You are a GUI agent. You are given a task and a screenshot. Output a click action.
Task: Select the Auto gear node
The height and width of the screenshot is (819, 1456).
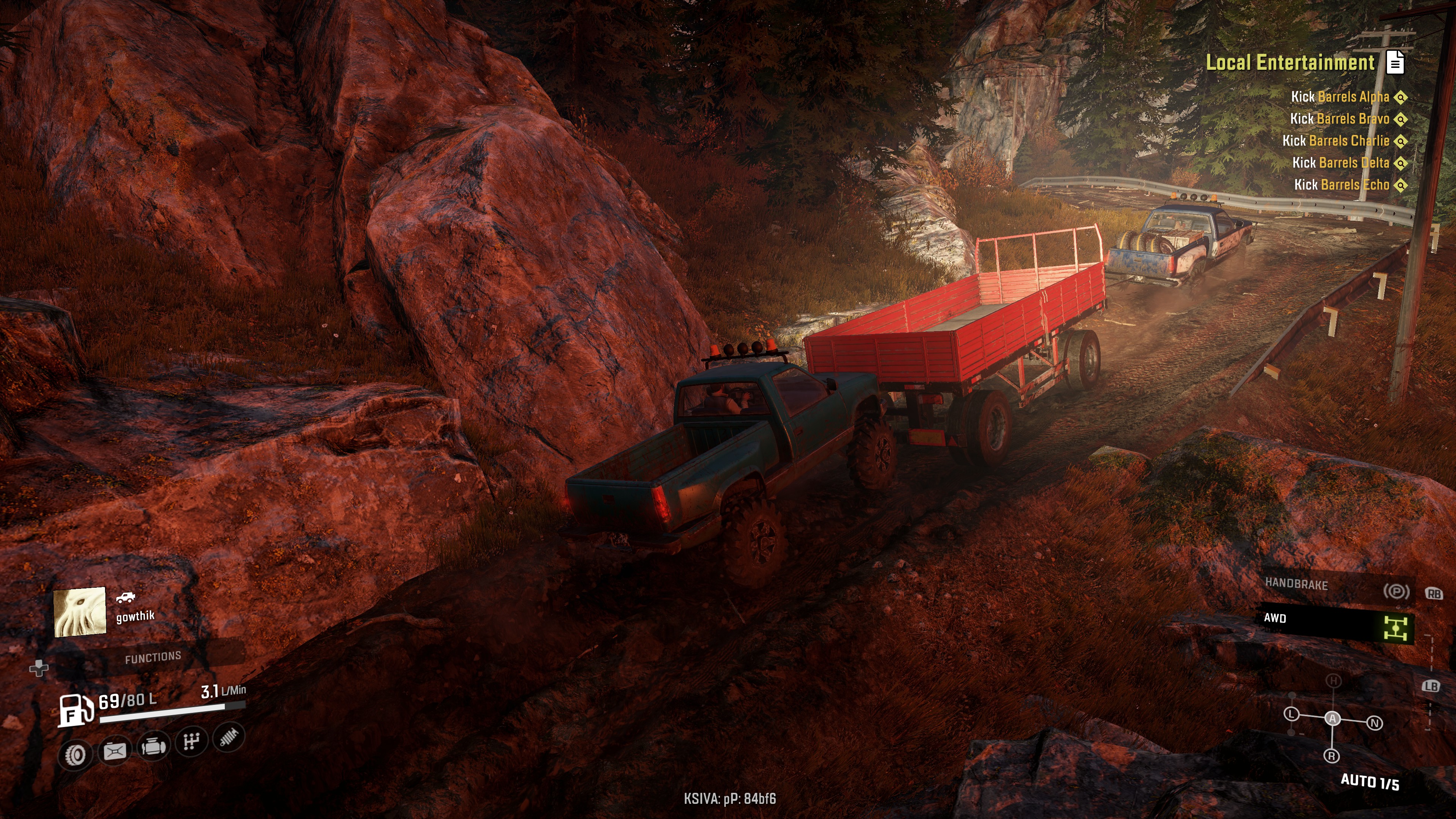pos(1332,718)
